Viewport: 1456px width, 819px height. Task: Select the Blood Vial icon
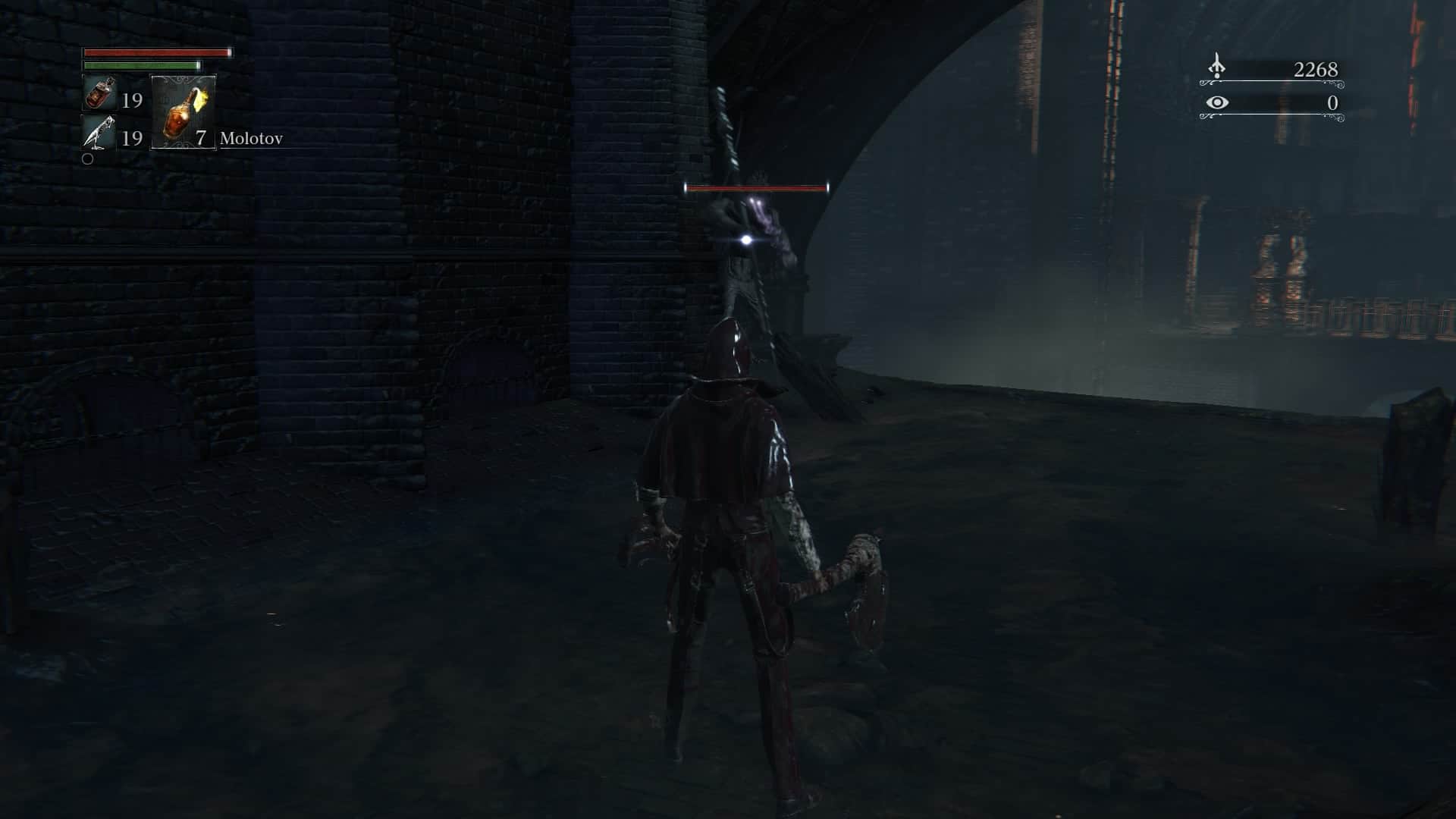pos(99,94)
